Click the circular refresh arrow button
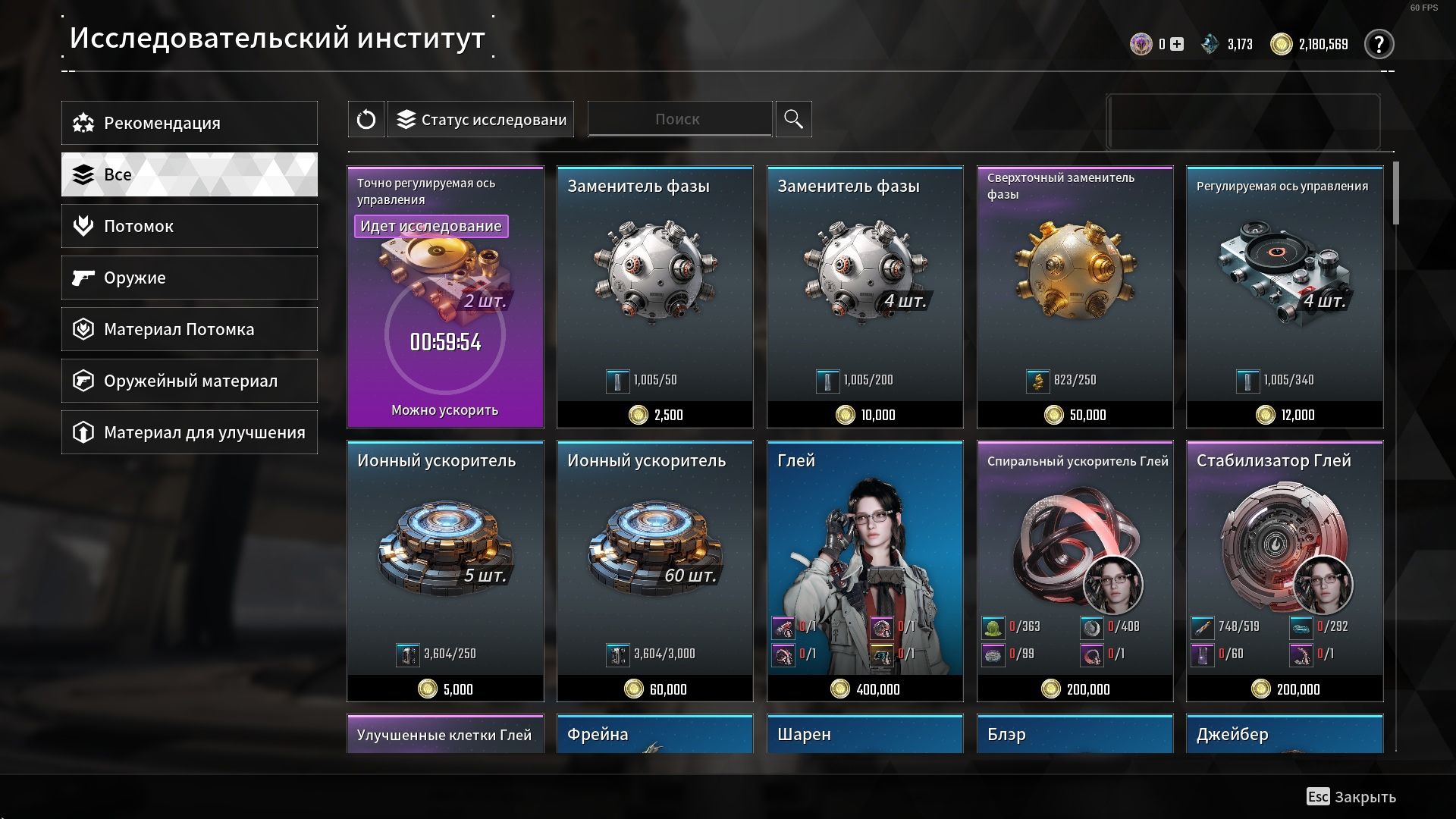The height and width of the screenshot is (819, 1456). click(x=366, y=119)
